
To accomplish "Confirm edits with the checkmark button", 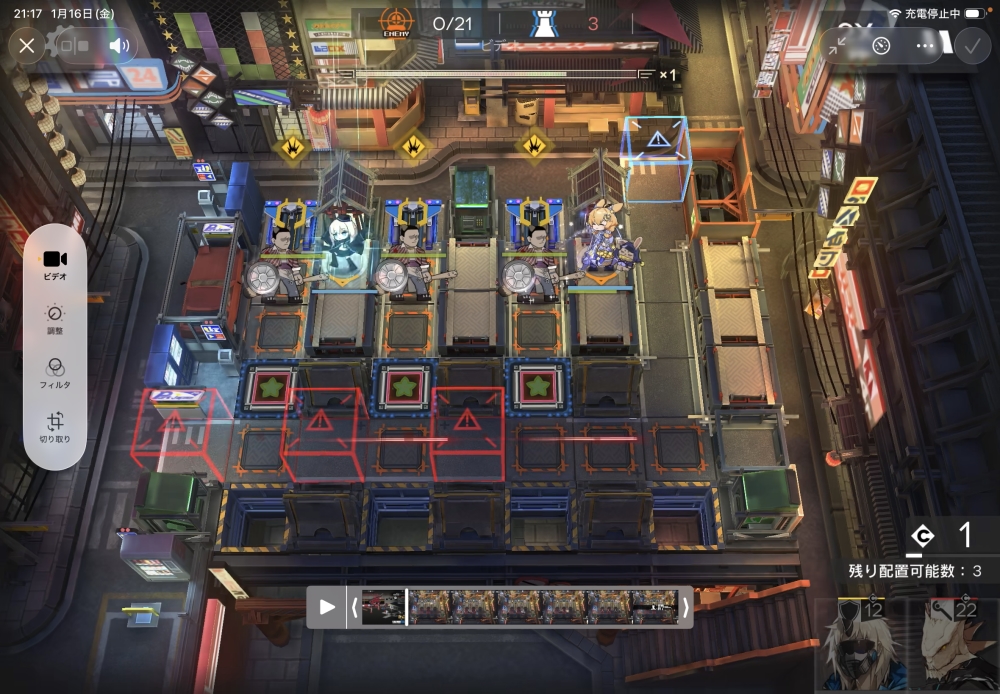I will point(970,45).
